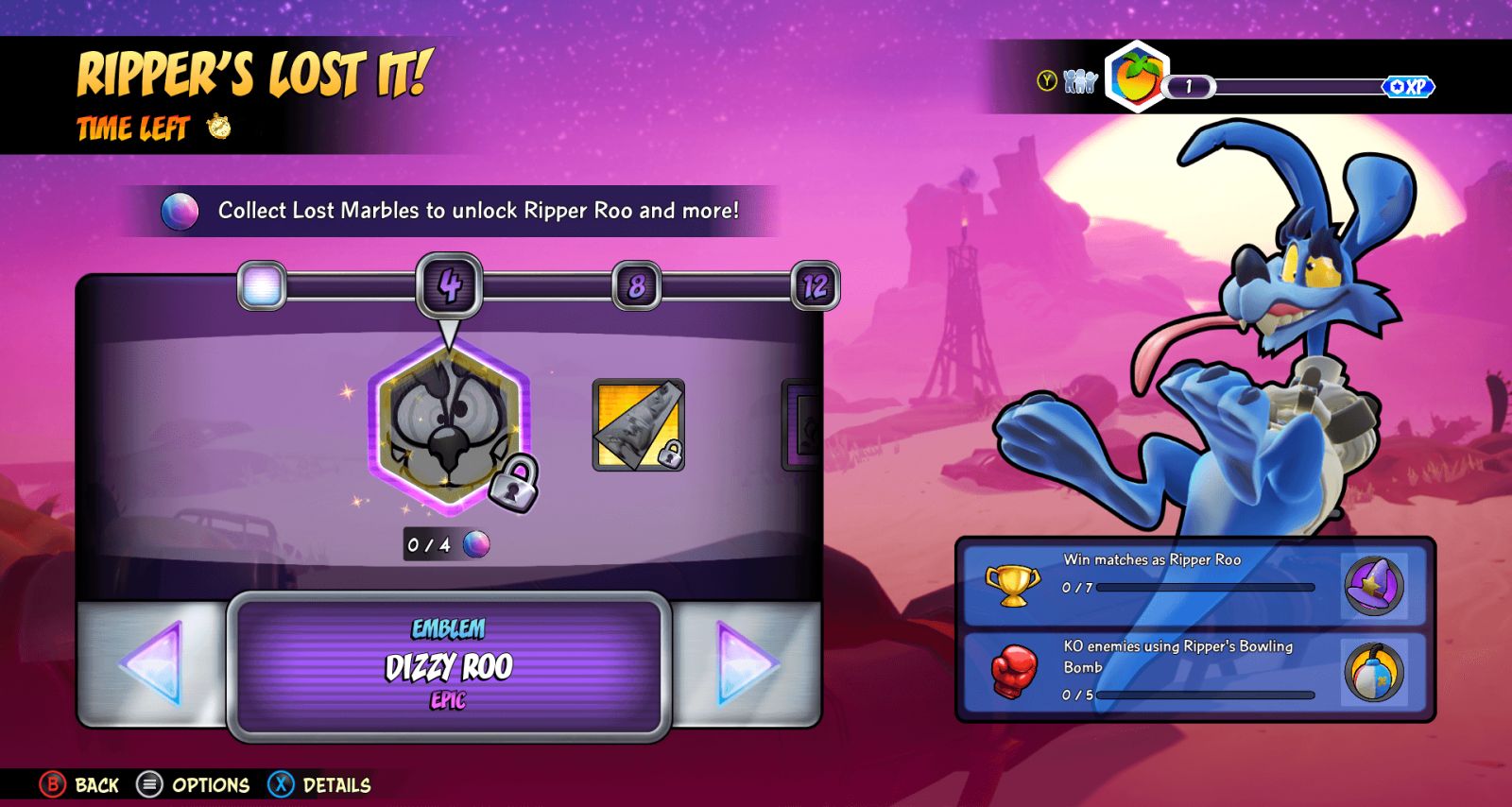Select the locked yellow banner reward

coord(638,424)
